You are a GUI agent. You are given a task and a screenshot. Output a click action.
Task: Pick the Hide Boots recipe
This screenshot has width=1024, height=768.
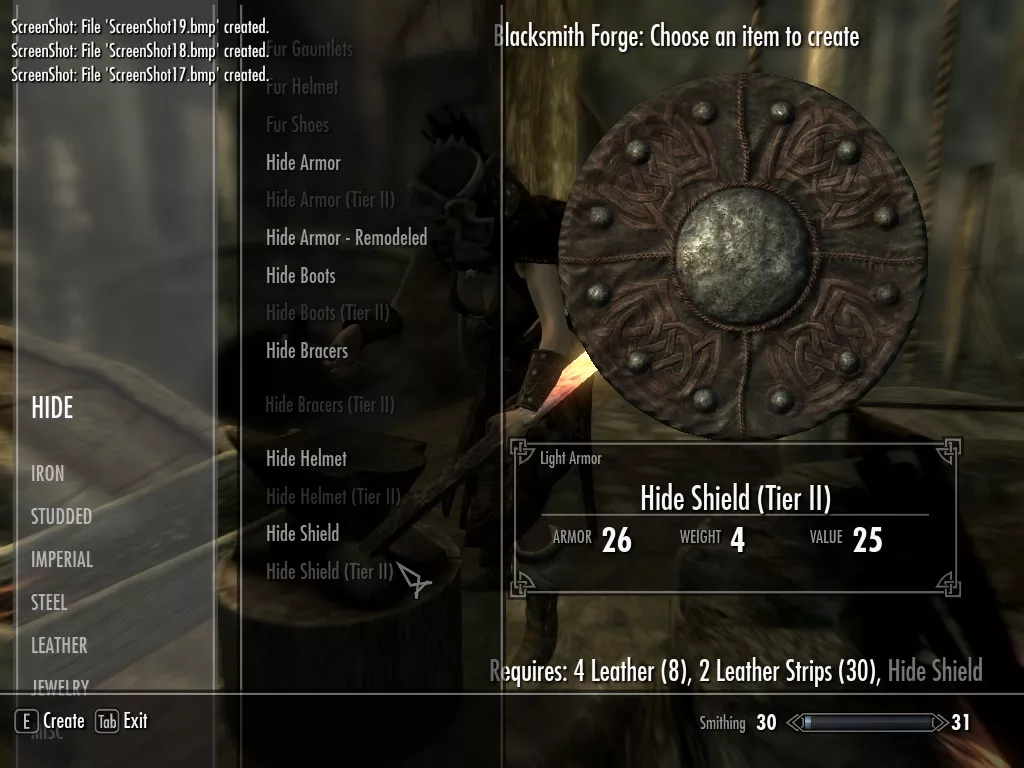click(x=300, y=276)
